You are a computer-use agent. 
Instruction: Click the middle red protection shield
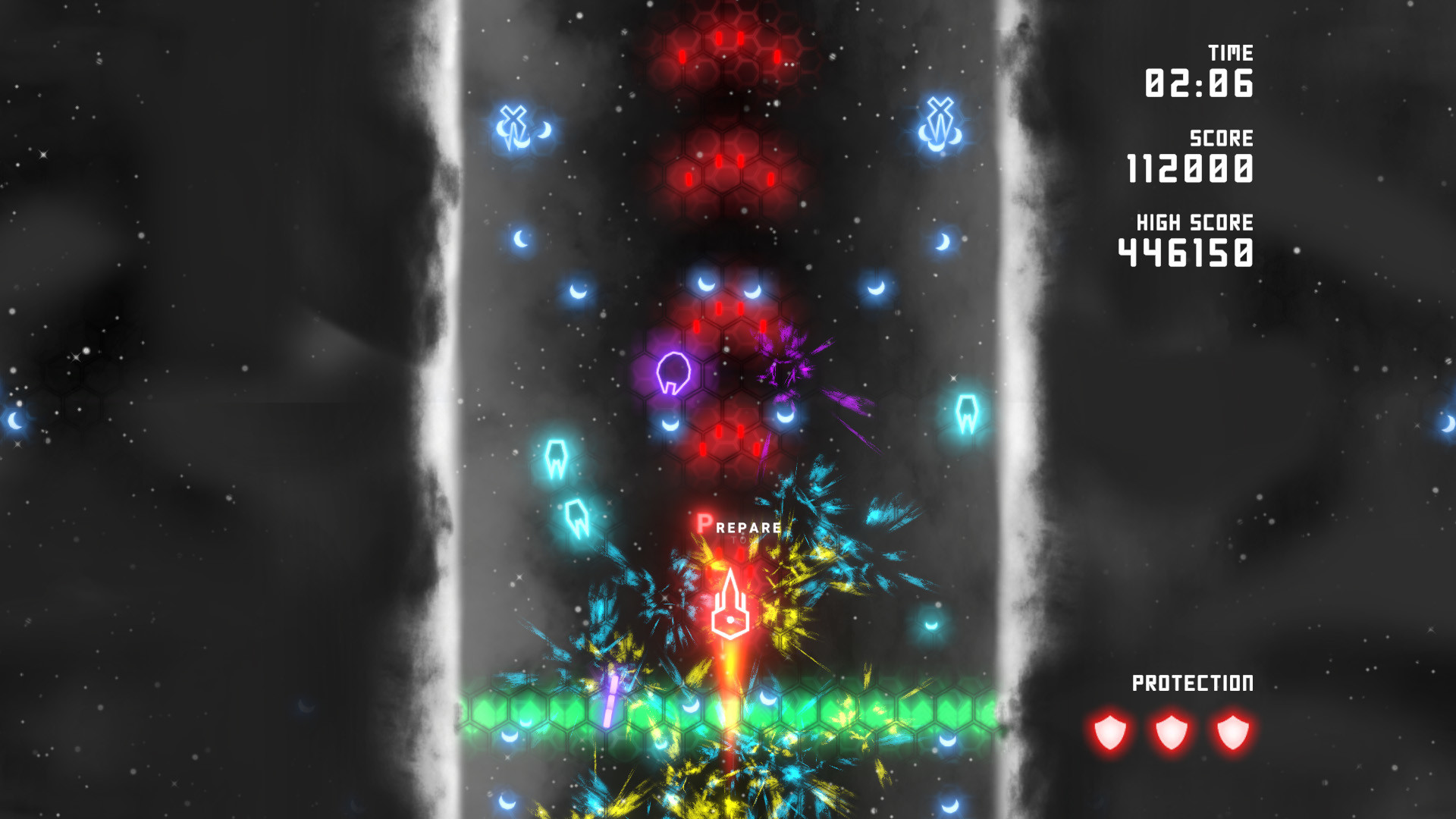(1170, 732)
